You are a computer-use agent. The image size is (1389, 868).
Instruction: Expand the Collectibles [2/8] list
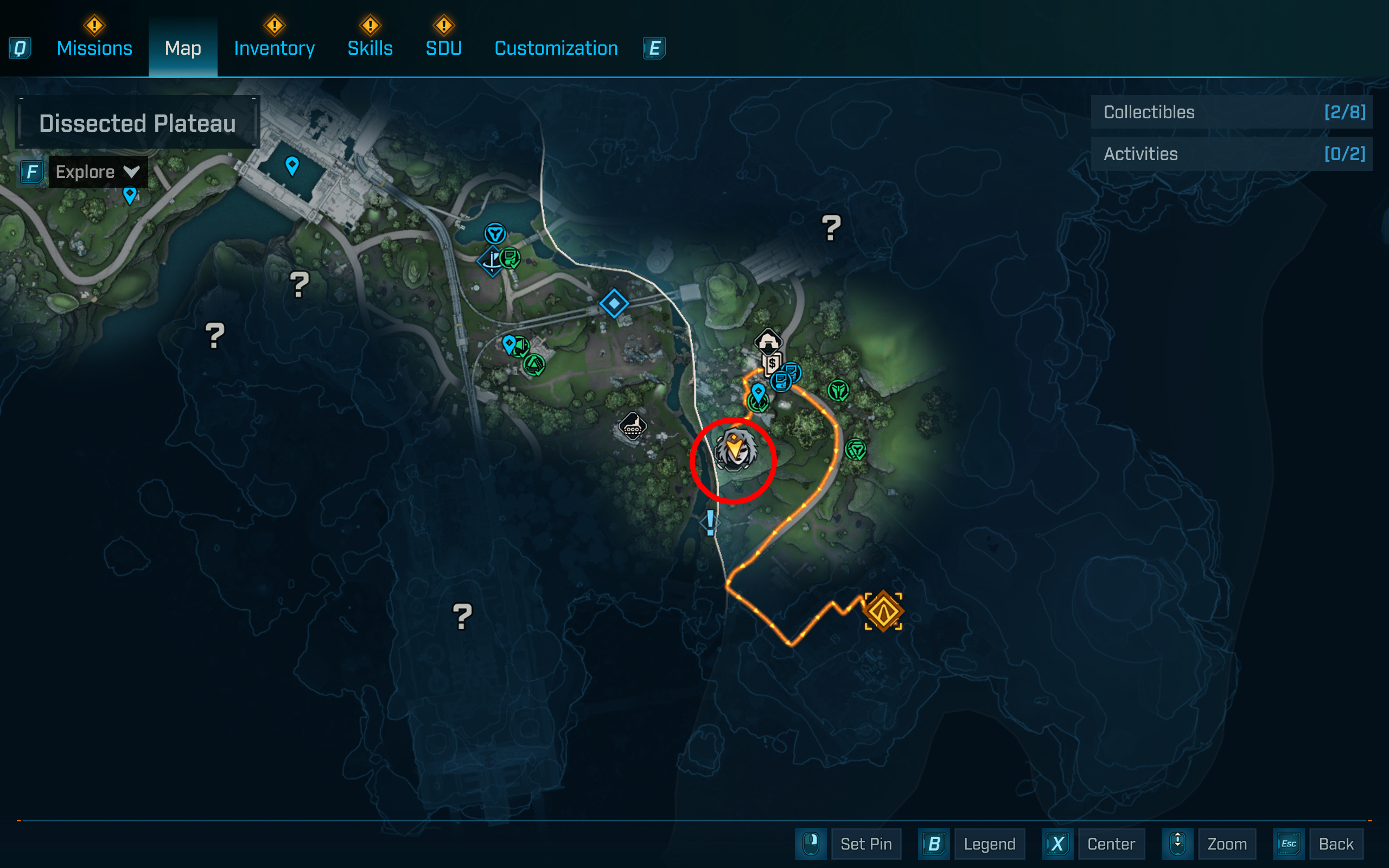pyautogui.click(x=1231, y=112)
